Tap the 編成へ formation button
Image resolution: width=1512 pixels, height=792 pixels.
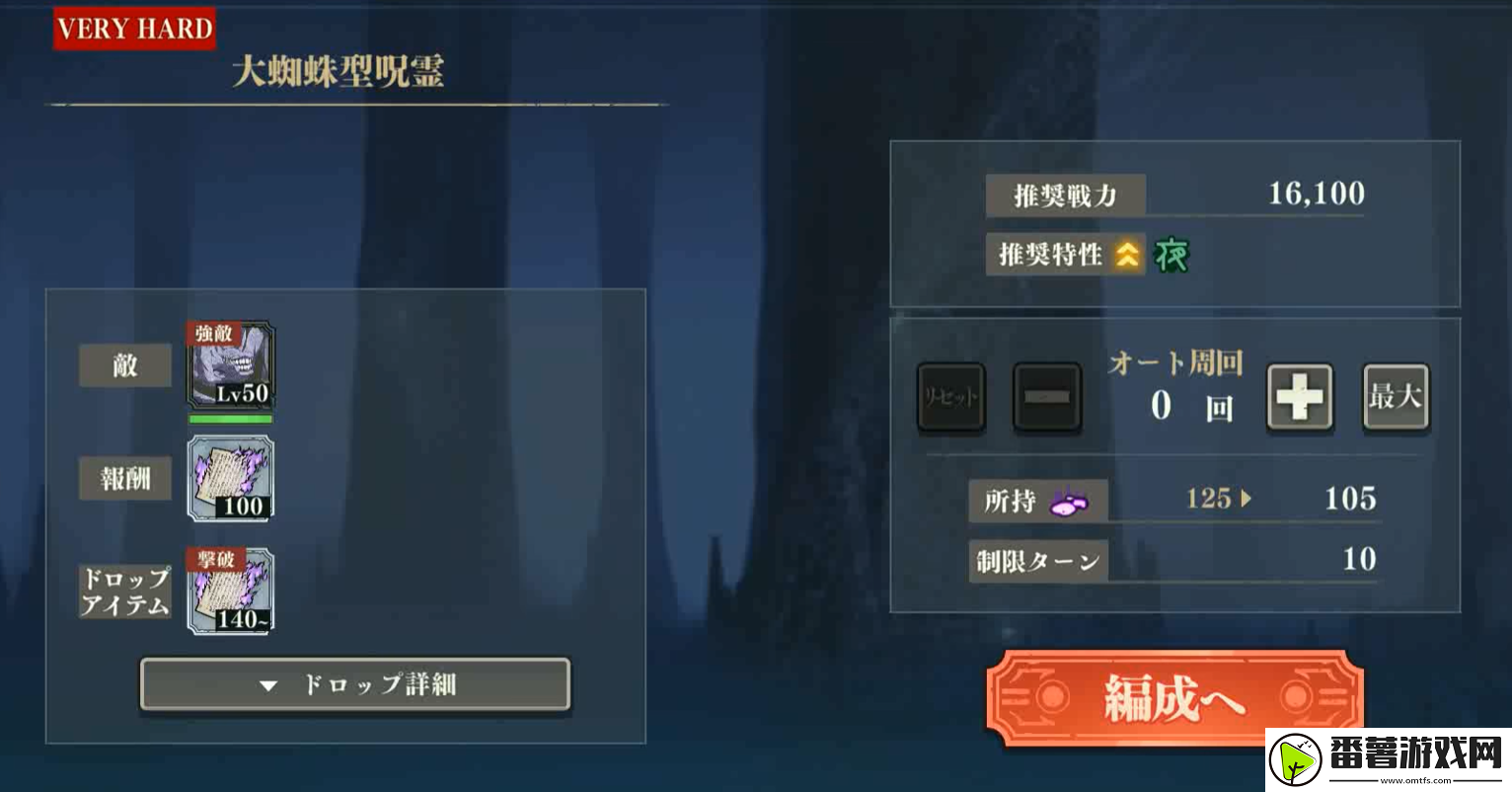tap(1174, 696)
